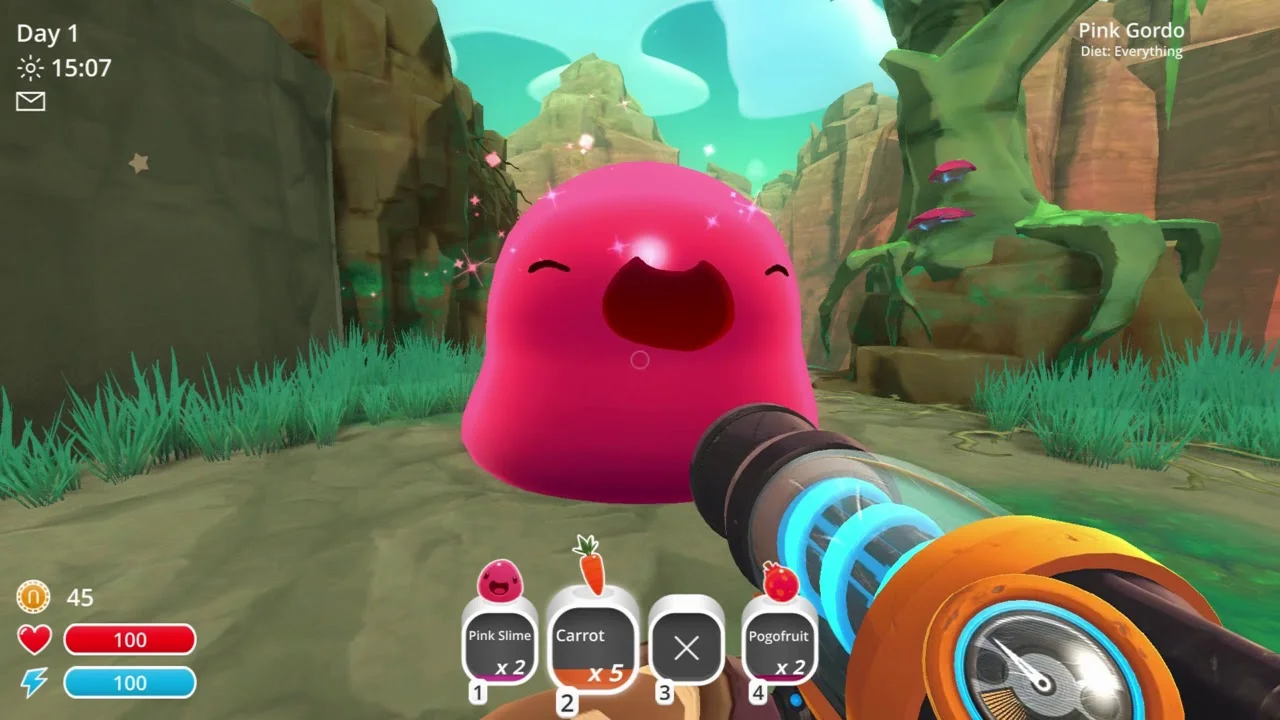The image size is (1280, 720).
Task: Click the lightning energy icon
Action: 33,682
